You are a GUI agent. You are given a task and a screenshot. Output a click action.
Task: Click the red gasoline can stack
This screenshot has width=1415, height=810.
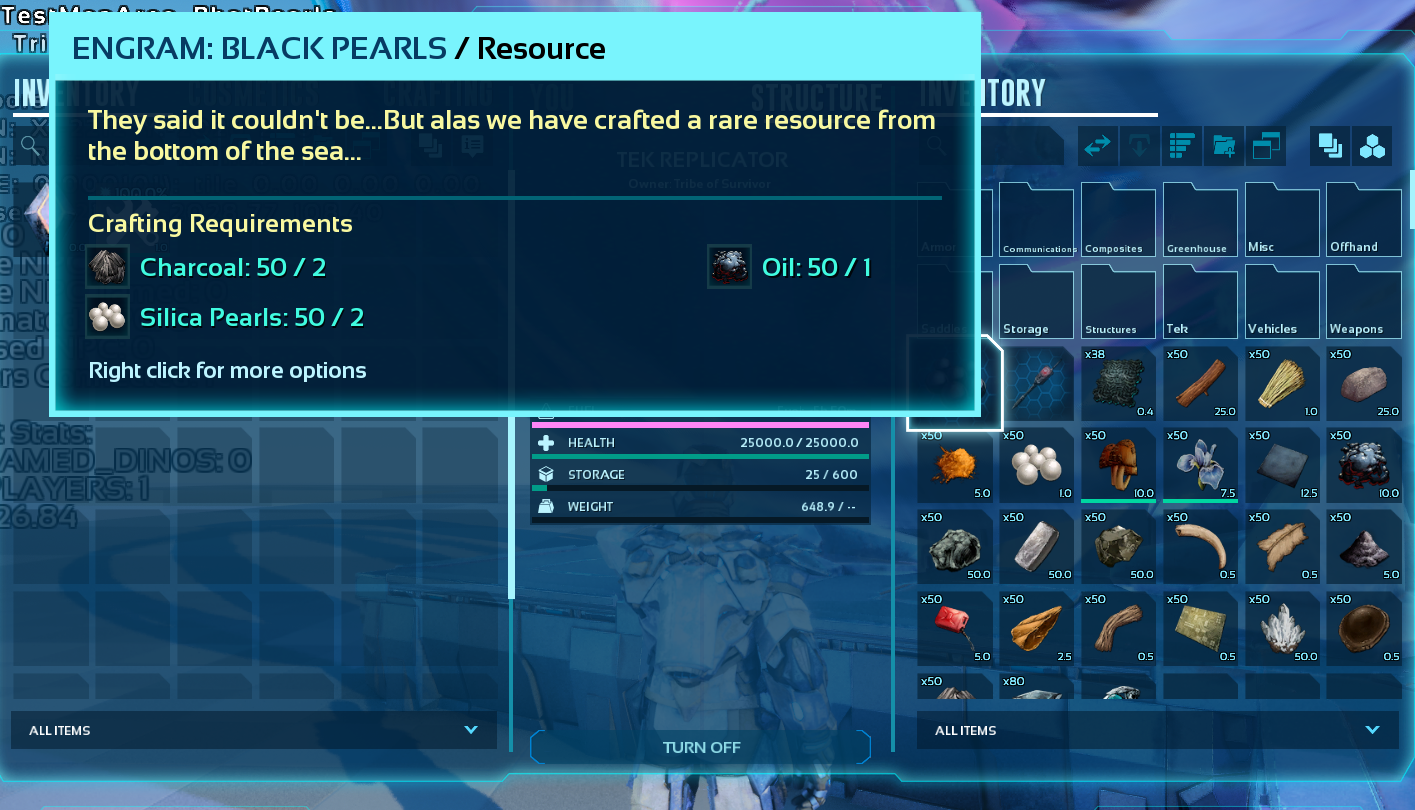pyautogui.click(x=955, y=629)
